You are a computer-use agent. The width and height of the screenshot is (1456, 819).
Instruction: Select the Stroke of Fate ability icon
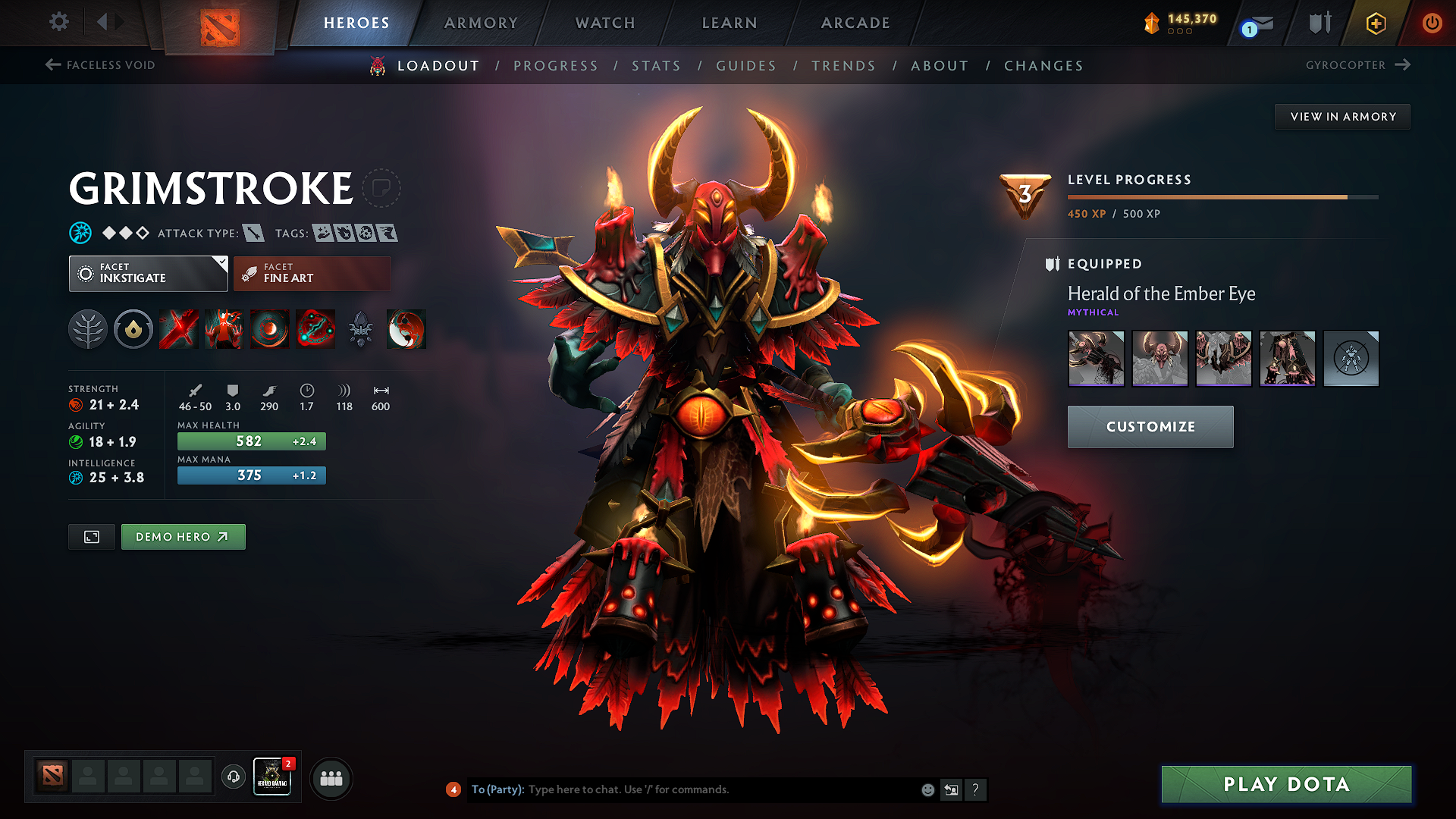tap(178, 329)
